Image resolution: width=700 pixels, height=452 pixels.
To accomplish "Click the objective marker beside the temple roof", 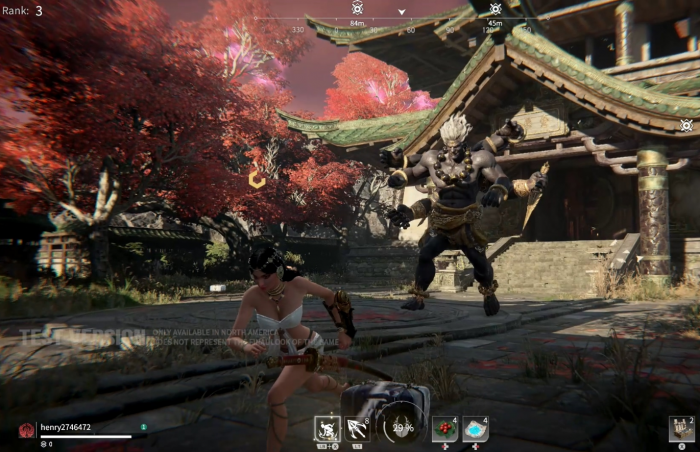I will 686,125.
